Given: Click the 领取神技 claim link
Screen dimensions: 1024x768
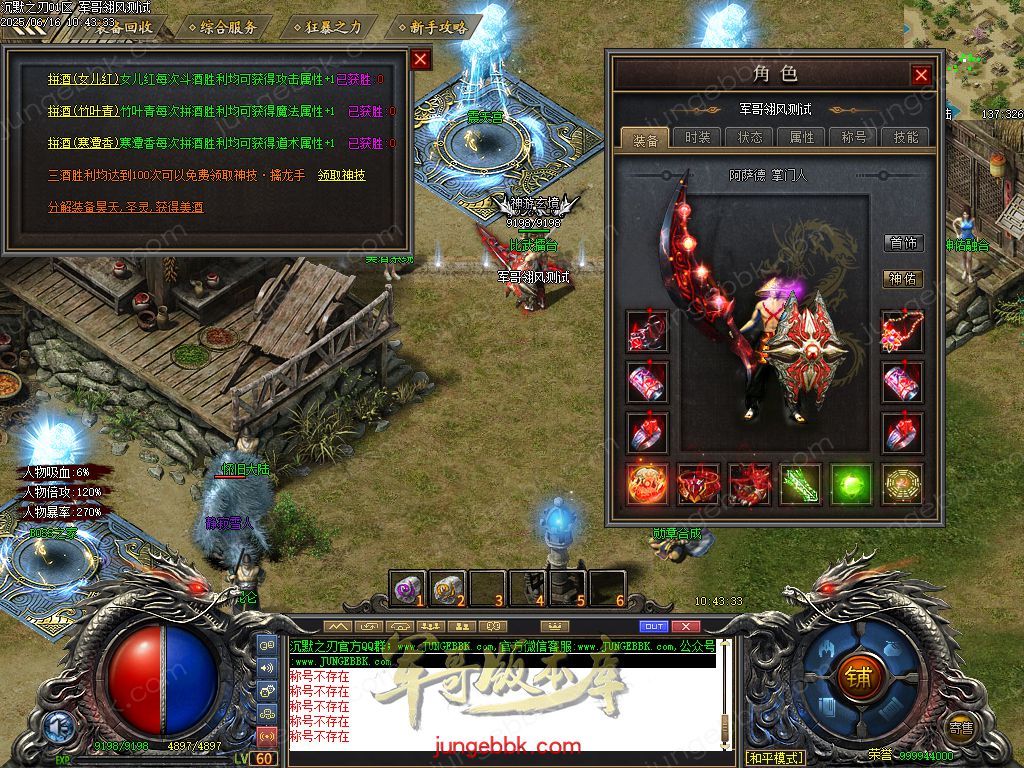Looking at the screenshot, I should tap(341, 175).
